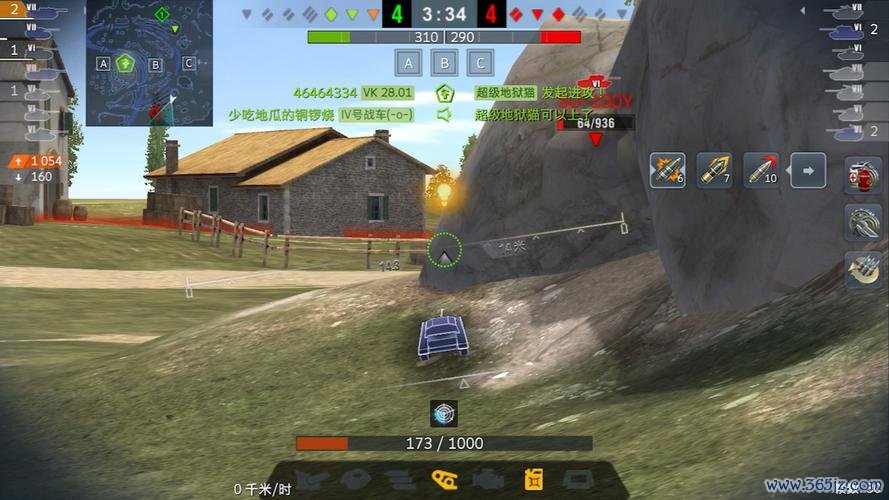Click the capture base A indicator
Screen dimensions: 889x500
(x=407, y=64)
